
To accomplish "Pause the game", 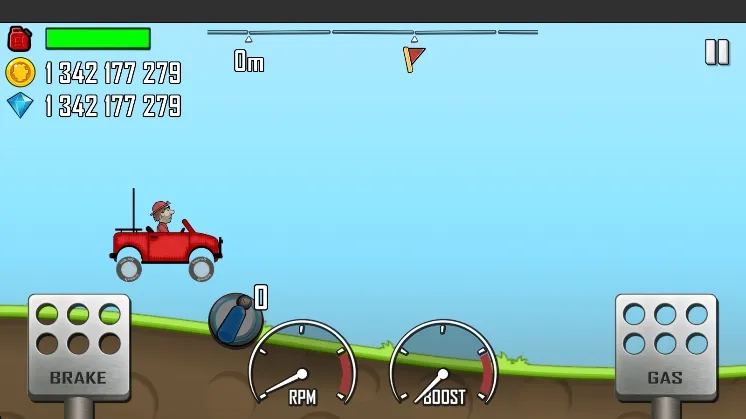I will pos(717,52).
